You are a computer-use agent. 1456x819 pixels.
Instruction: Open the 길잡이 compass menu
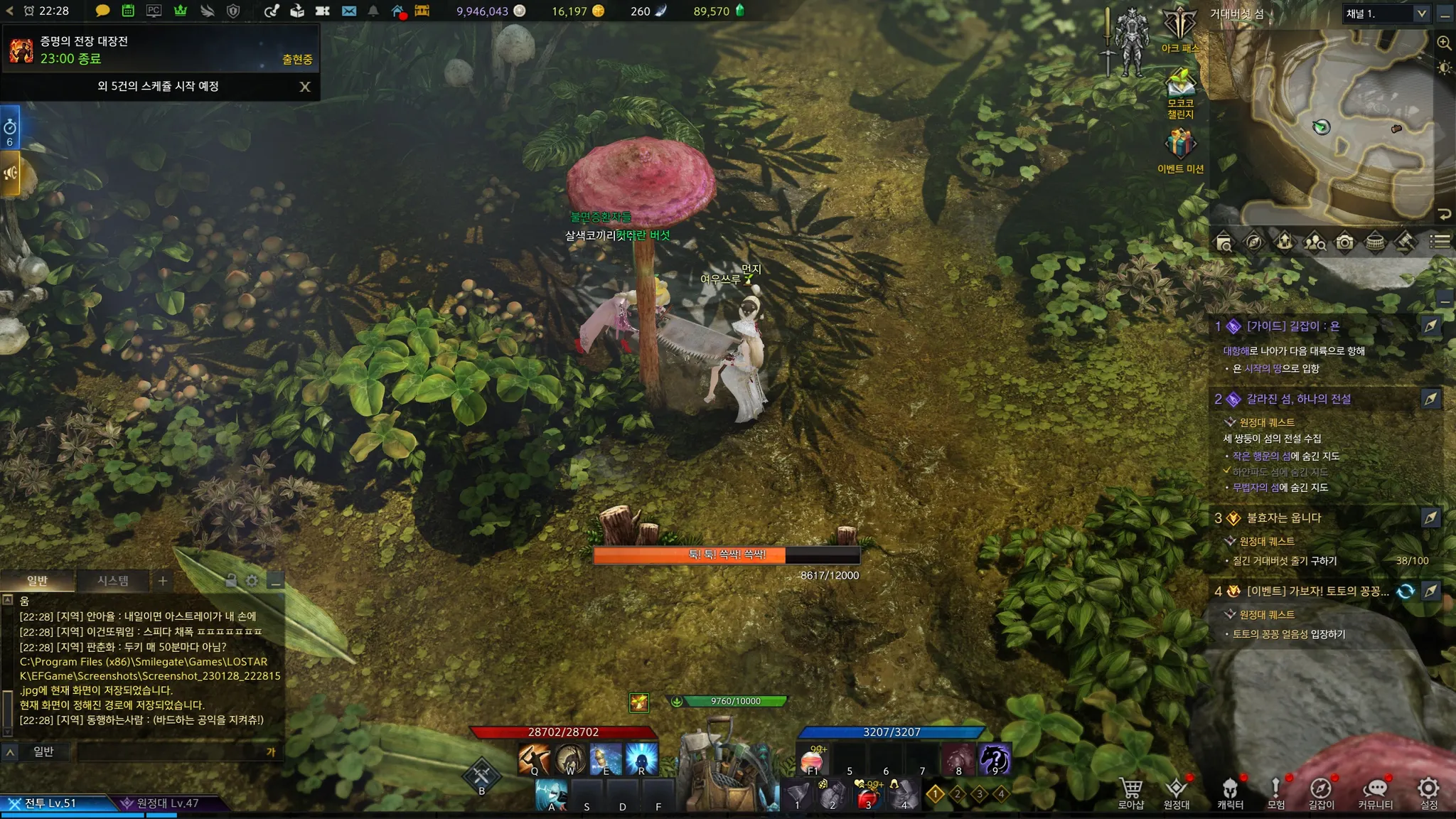tap(1321, 793)
